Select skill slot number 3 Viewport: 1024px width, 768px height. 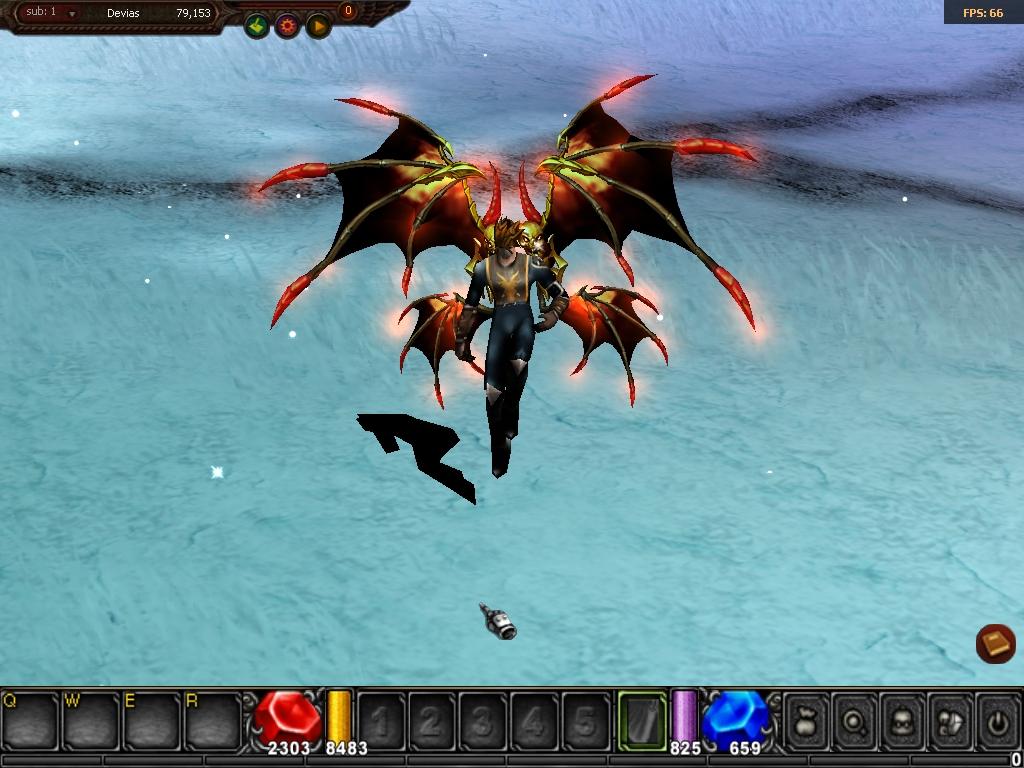tap(483, 719)
